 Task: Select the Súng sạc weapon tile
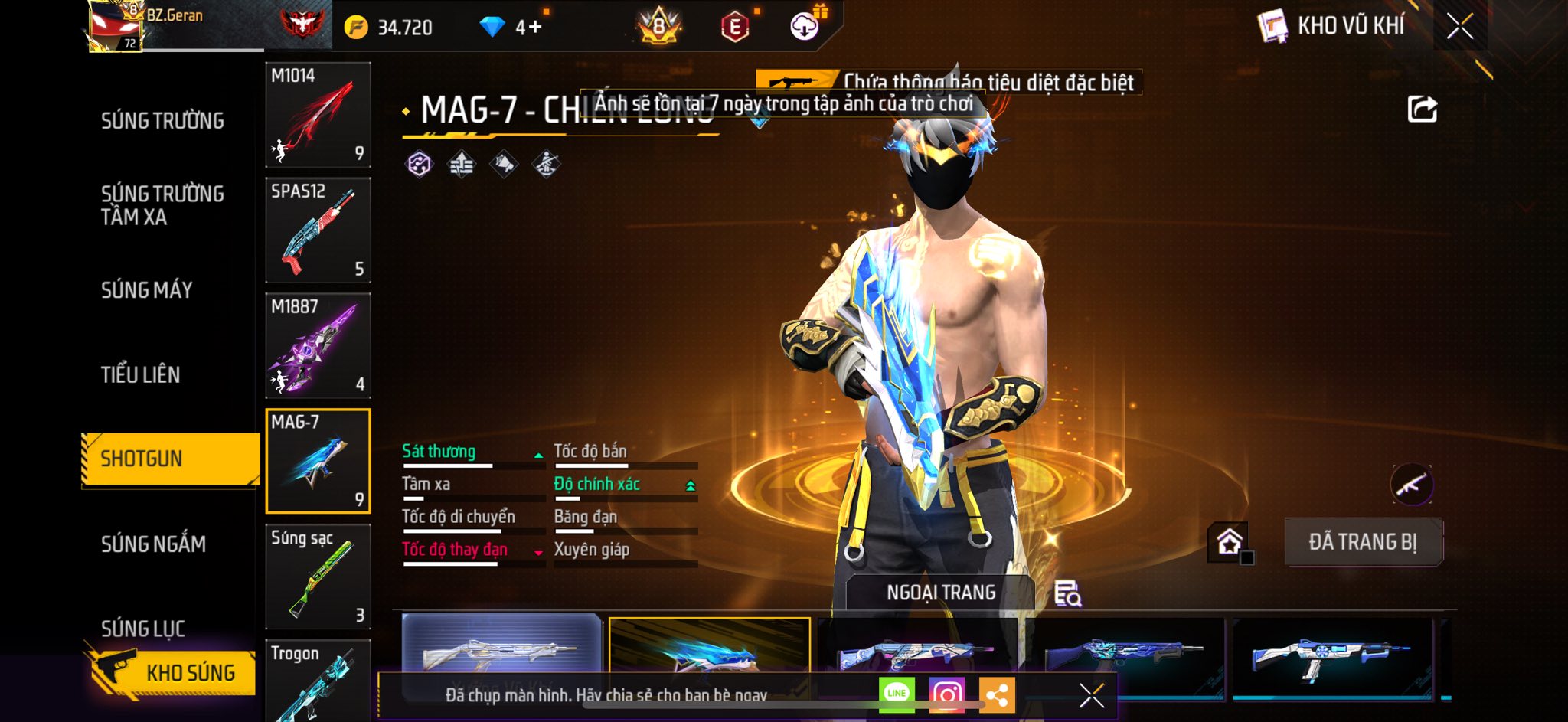(x=318, y=577)
